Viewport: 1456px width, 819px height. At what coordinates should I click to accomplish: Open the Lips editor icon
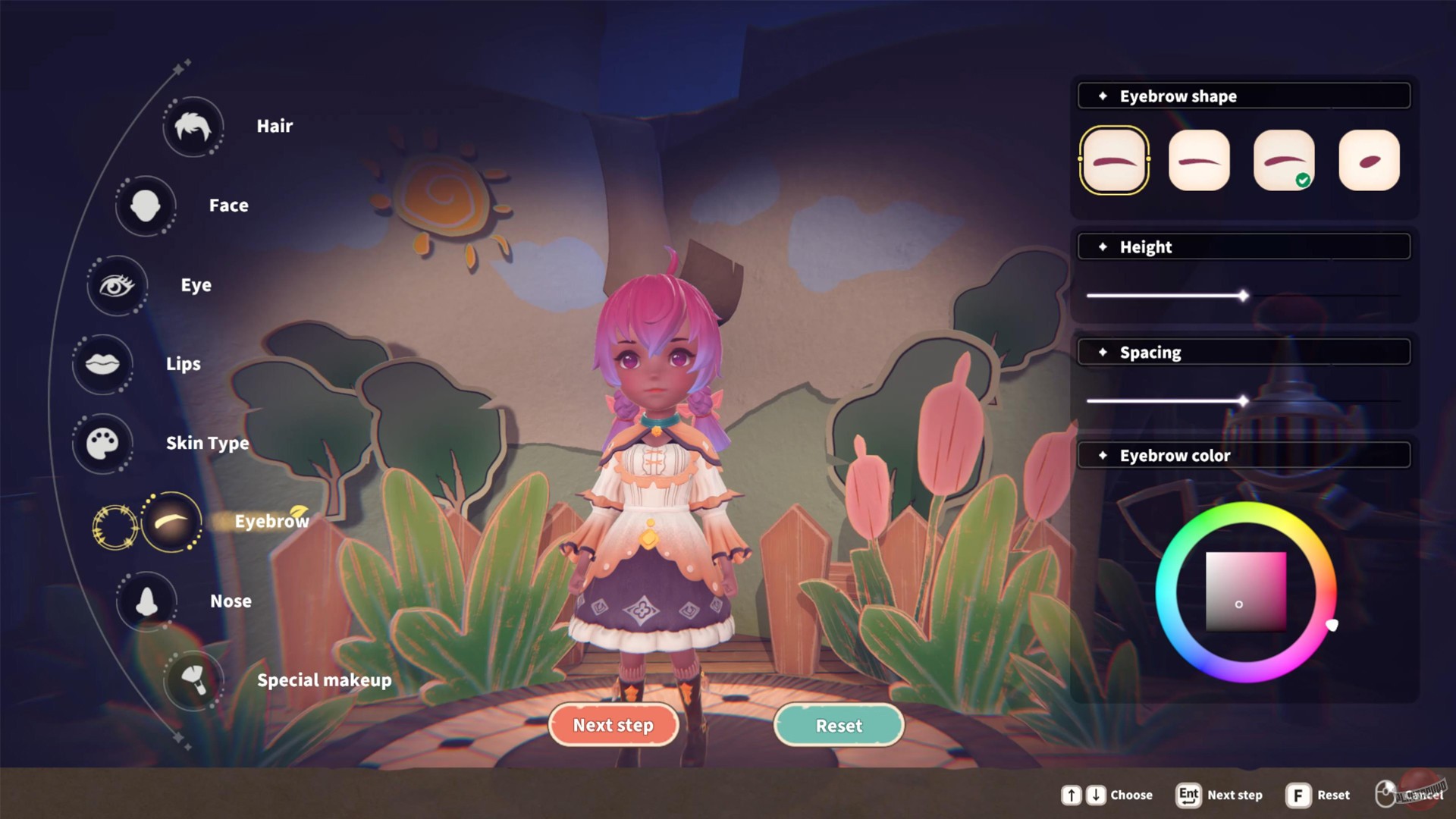102,364
